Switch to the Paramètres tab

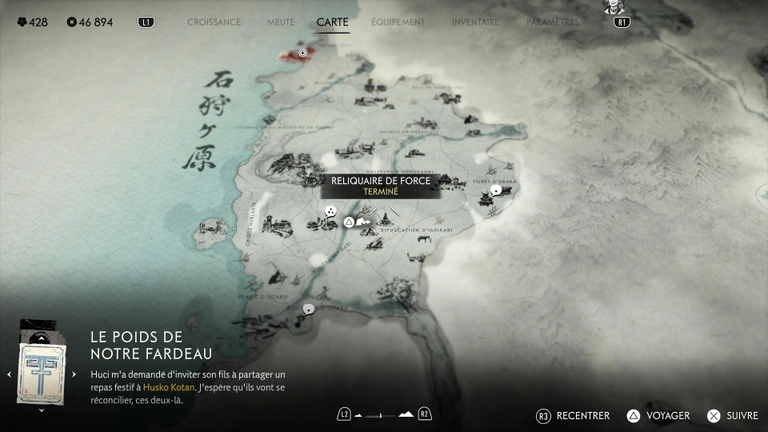552,22
